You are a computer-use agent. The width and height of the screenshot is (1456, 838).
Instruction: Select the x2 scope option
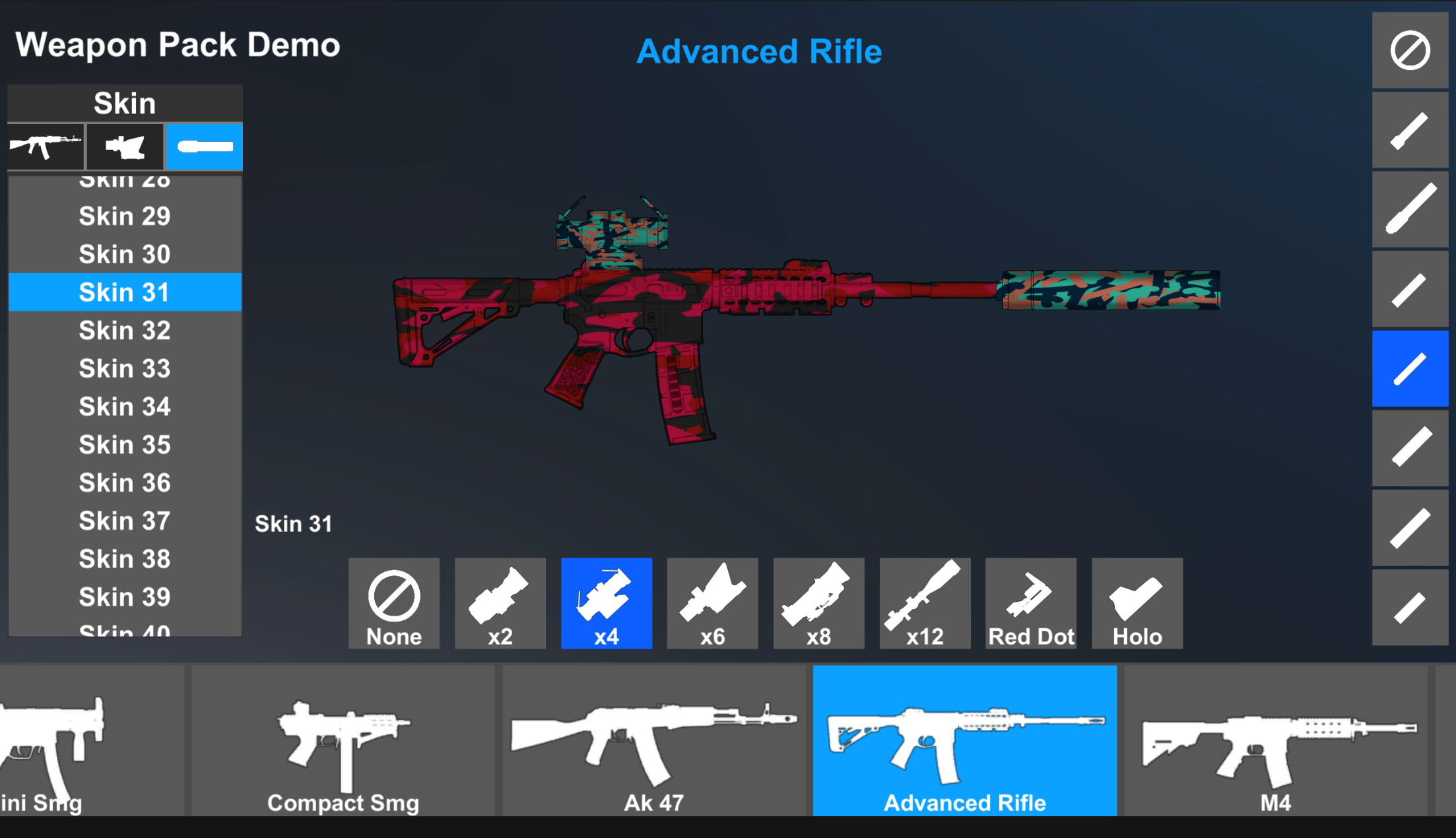(x=500, y=602)
